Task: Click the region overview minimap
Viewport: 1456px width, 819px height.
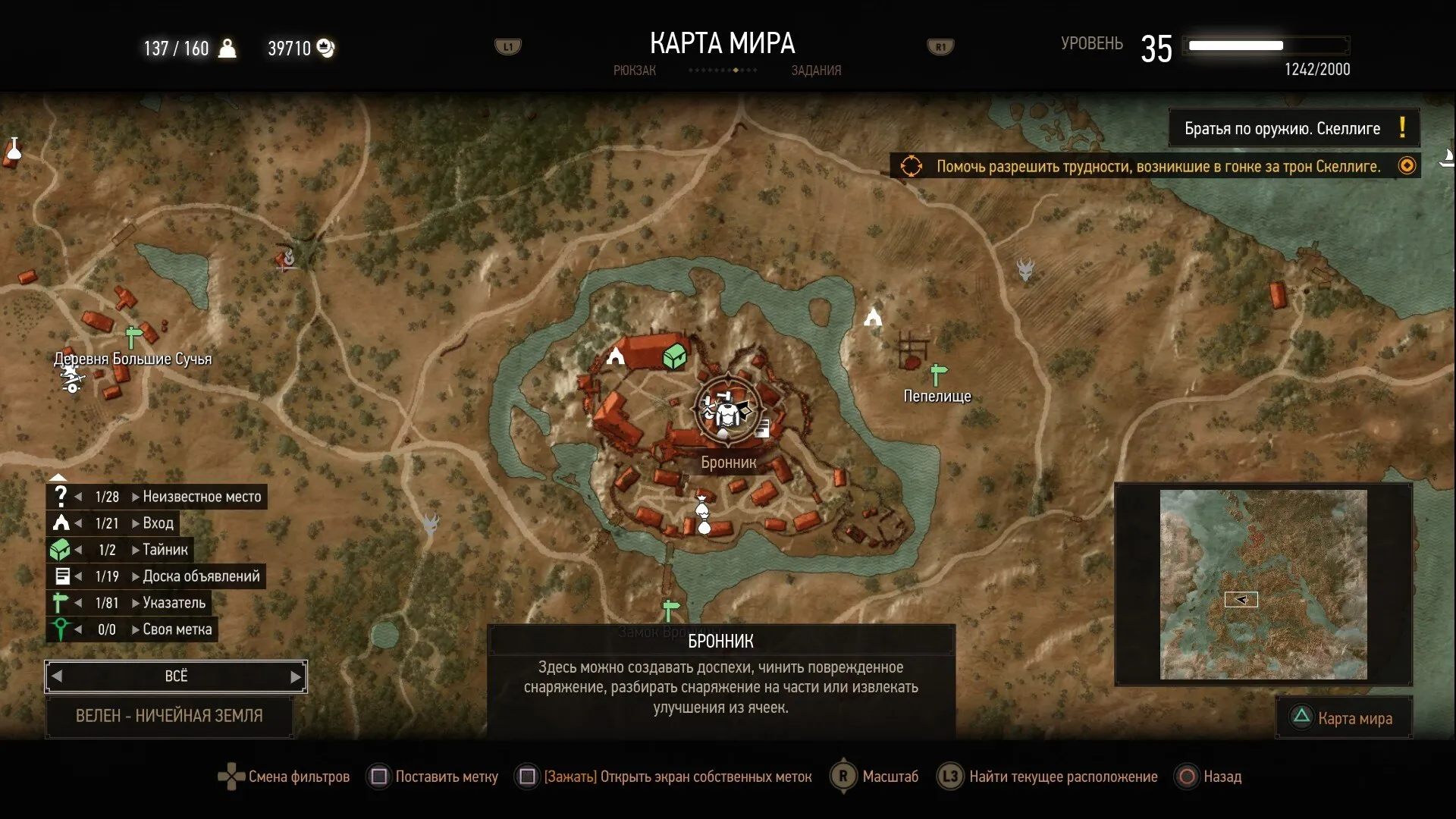Action: [1263, 584]
